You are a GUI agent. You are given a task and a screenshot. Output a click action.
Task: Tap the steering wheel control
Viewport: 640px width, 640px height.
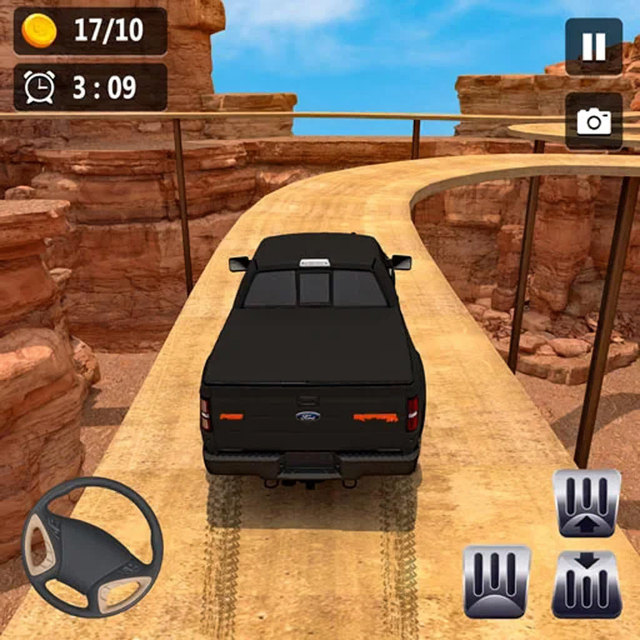pos(92,545)
